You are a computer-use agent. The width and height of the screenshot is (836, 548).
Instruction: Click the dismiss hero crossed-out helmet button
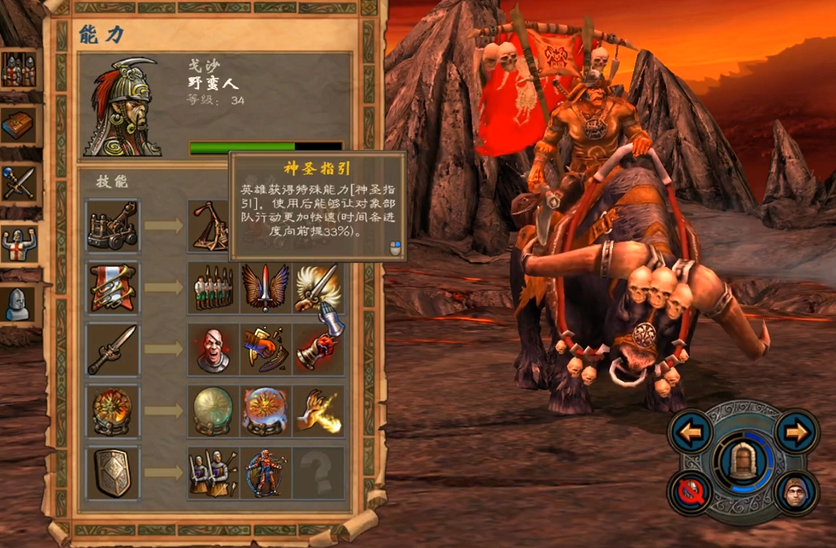(x=690, y=491)
